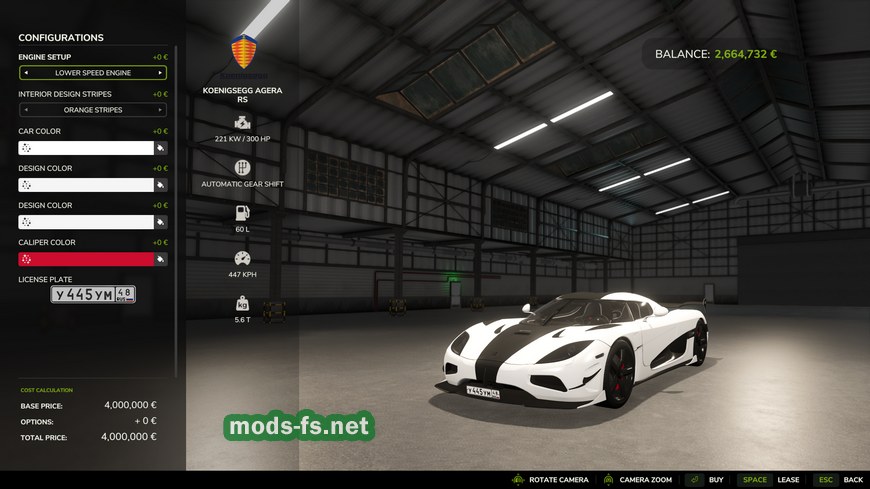Click the paint bucket icon beside Caliper Color
The width and height of the screenshot is (870, 489).
click(x=160, y=259)
